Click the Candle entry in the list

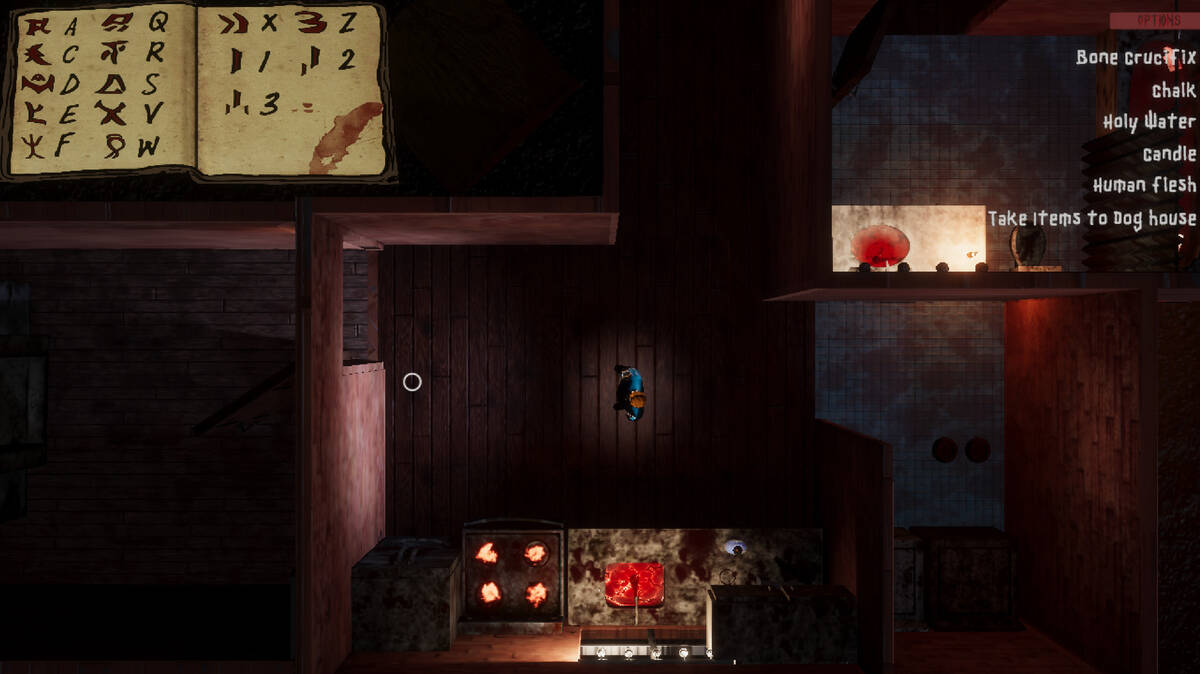coord(1169,153)
